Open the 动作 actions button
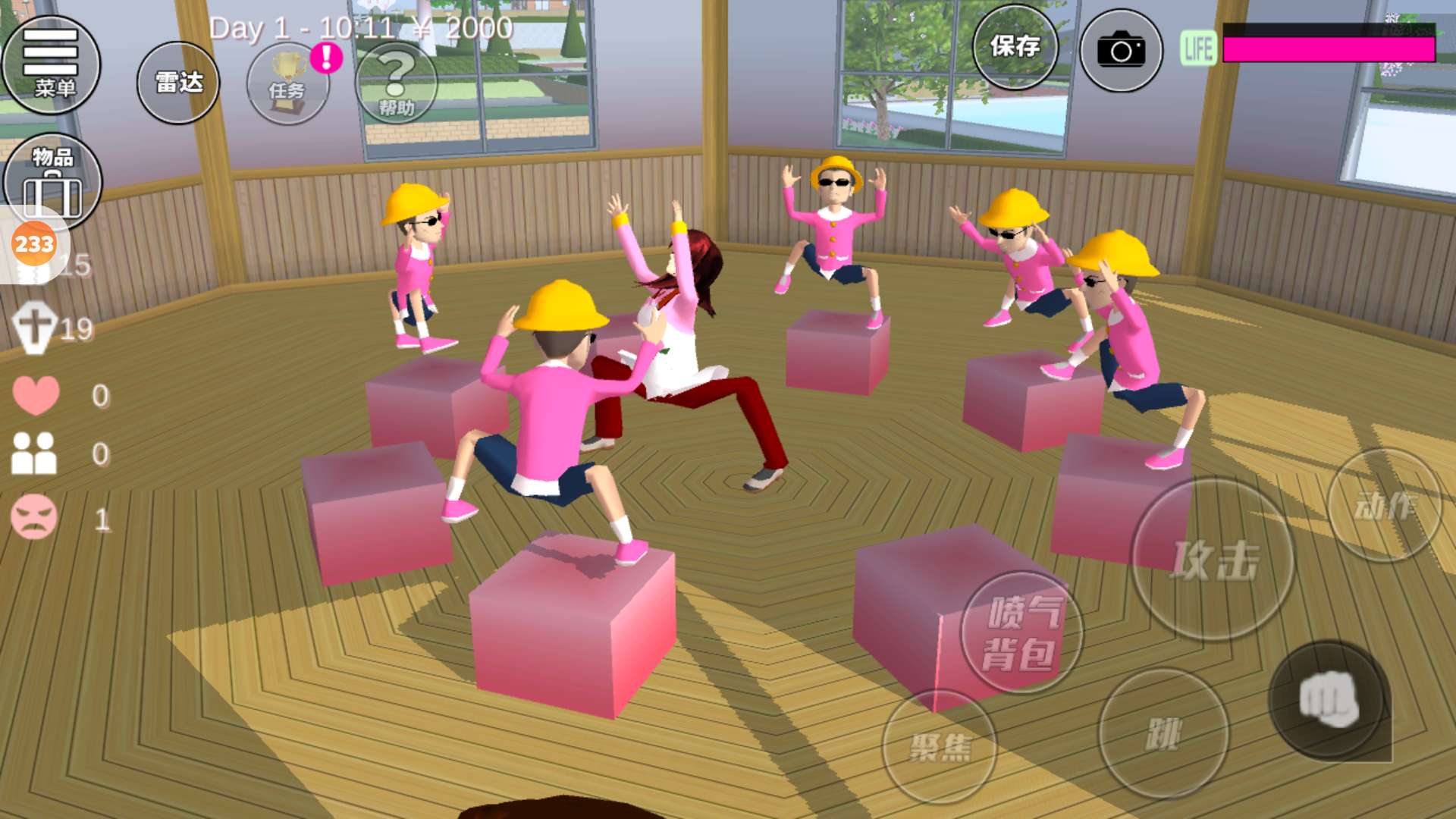Viewport: 1456px width, 819px height. [x=1385, y=506]
